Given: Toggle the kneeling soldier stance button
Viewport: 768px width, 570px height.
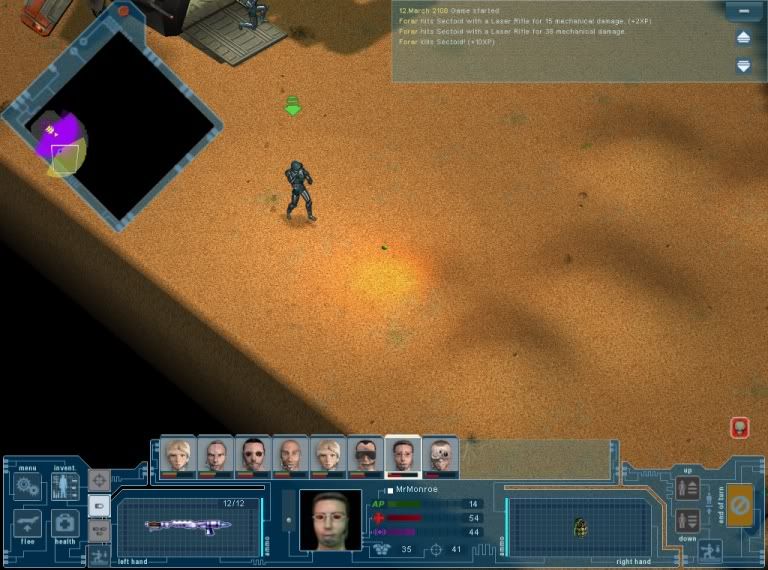Looking at the screenshot, I should [711, 550].
